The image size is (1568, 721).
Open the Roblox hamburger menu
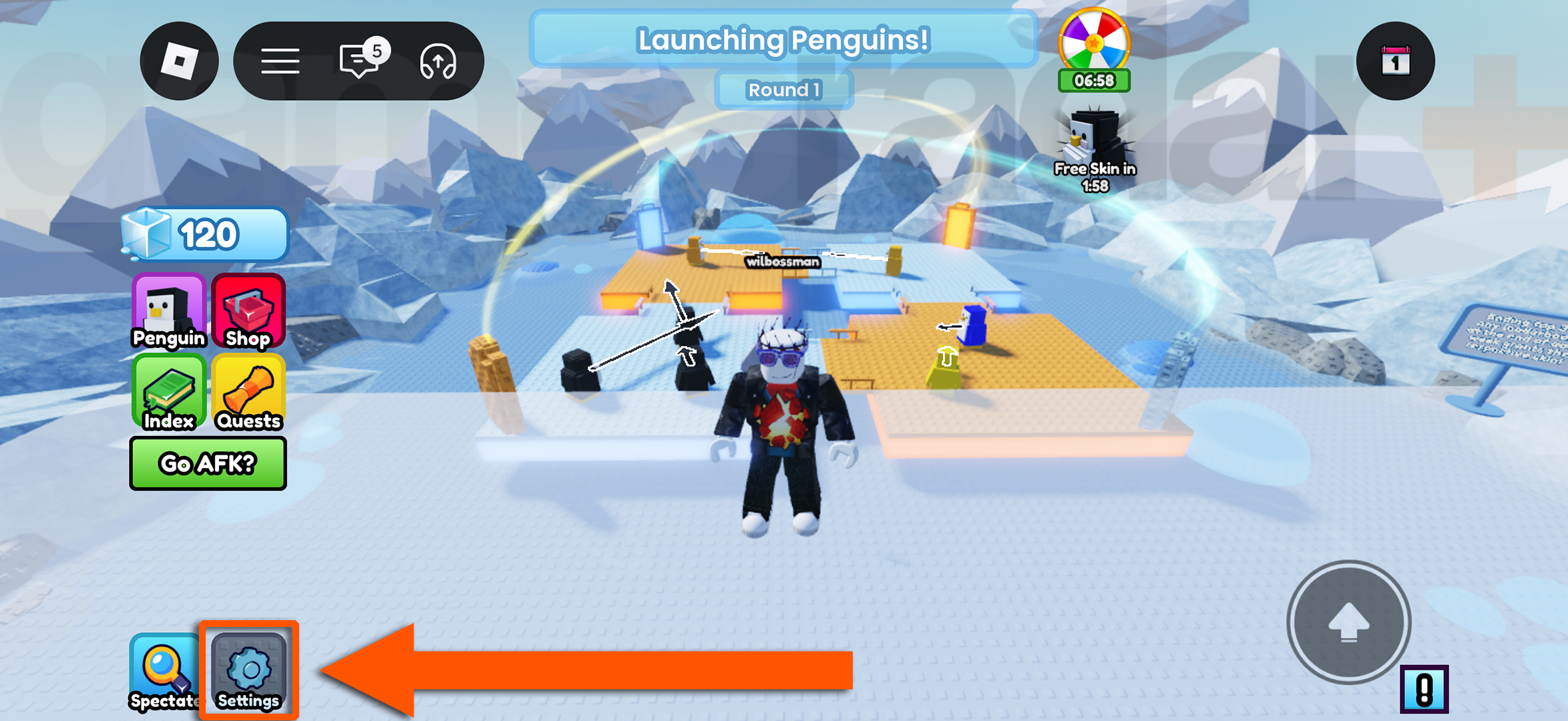tap(280, 60)
